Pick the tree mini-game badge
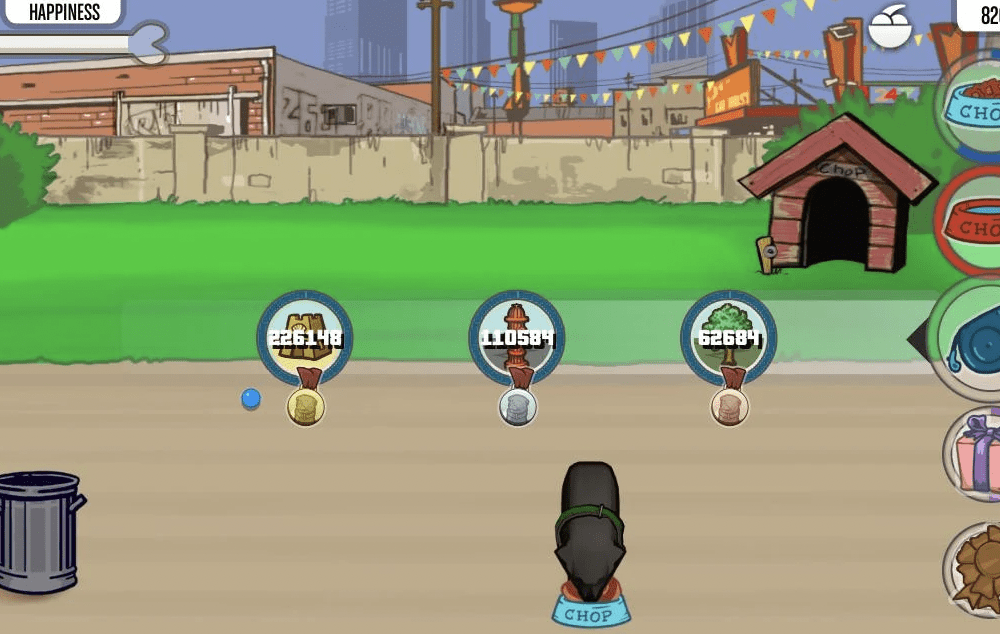This screenshot has width=1000, height=634. coord(728,338)
